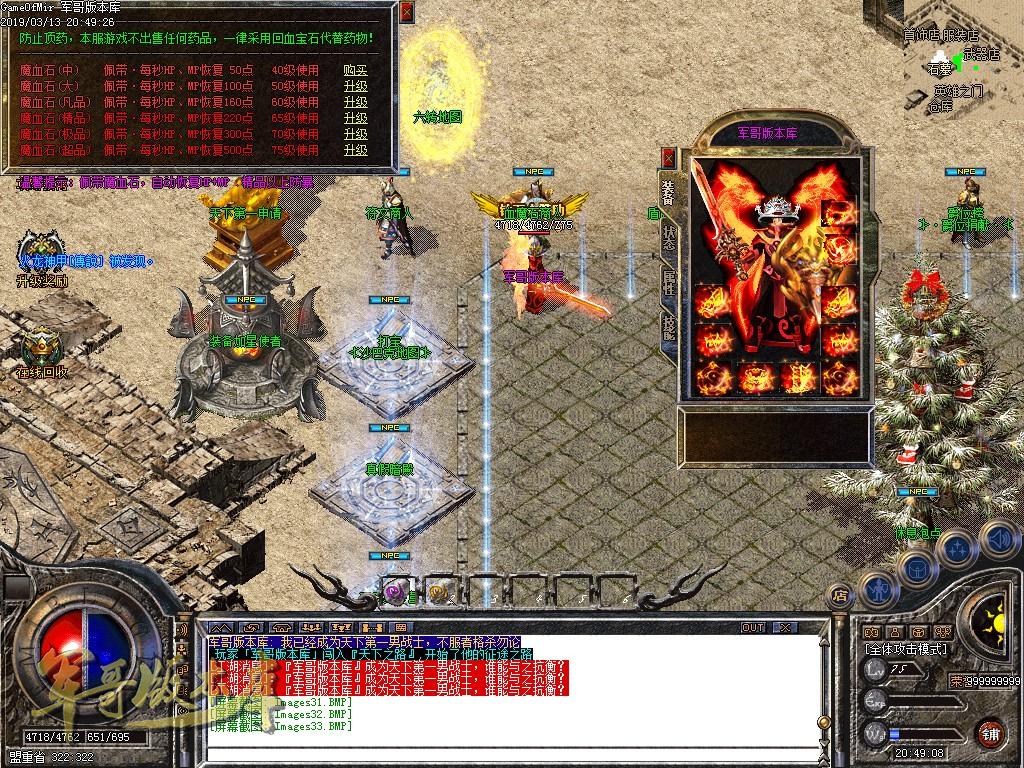Open the 店 shop round button

pos(840,597)
